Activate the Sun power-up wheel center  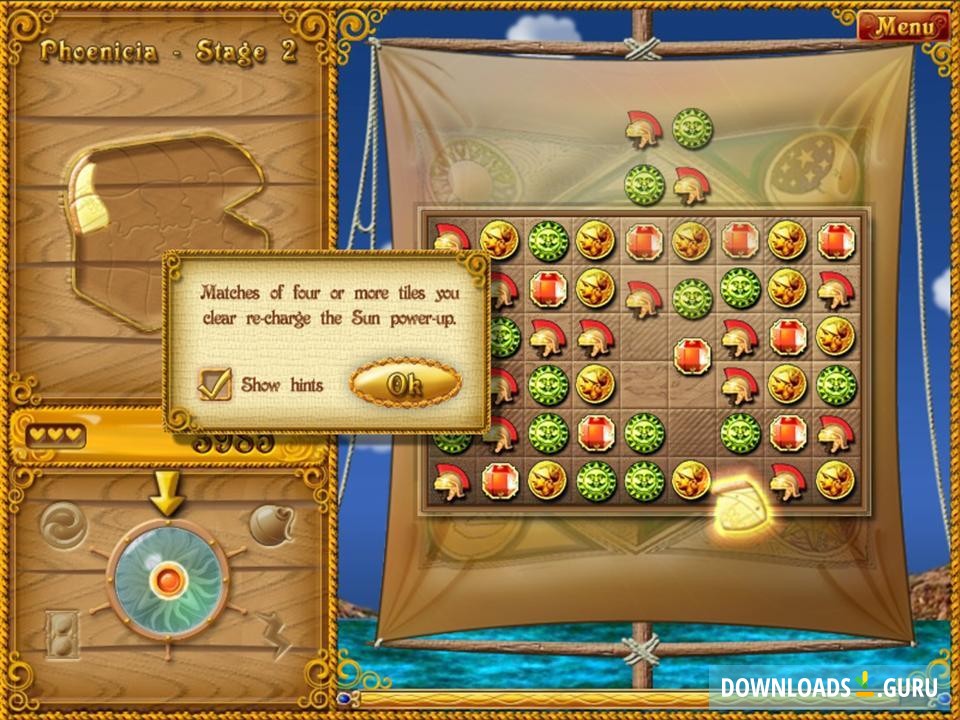point(167,579)
